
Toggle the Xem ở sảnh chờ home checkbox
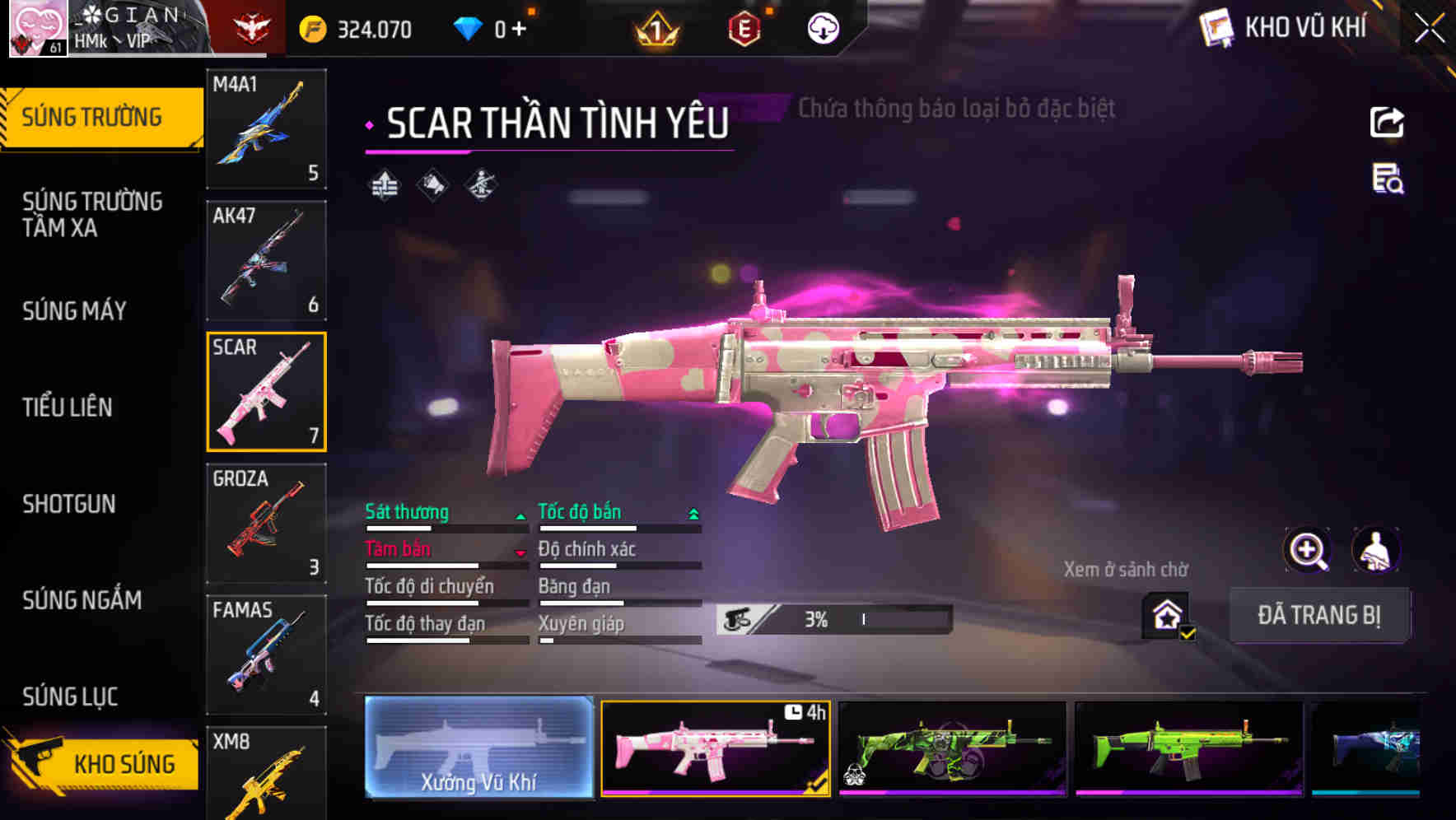pos(1165,614)
